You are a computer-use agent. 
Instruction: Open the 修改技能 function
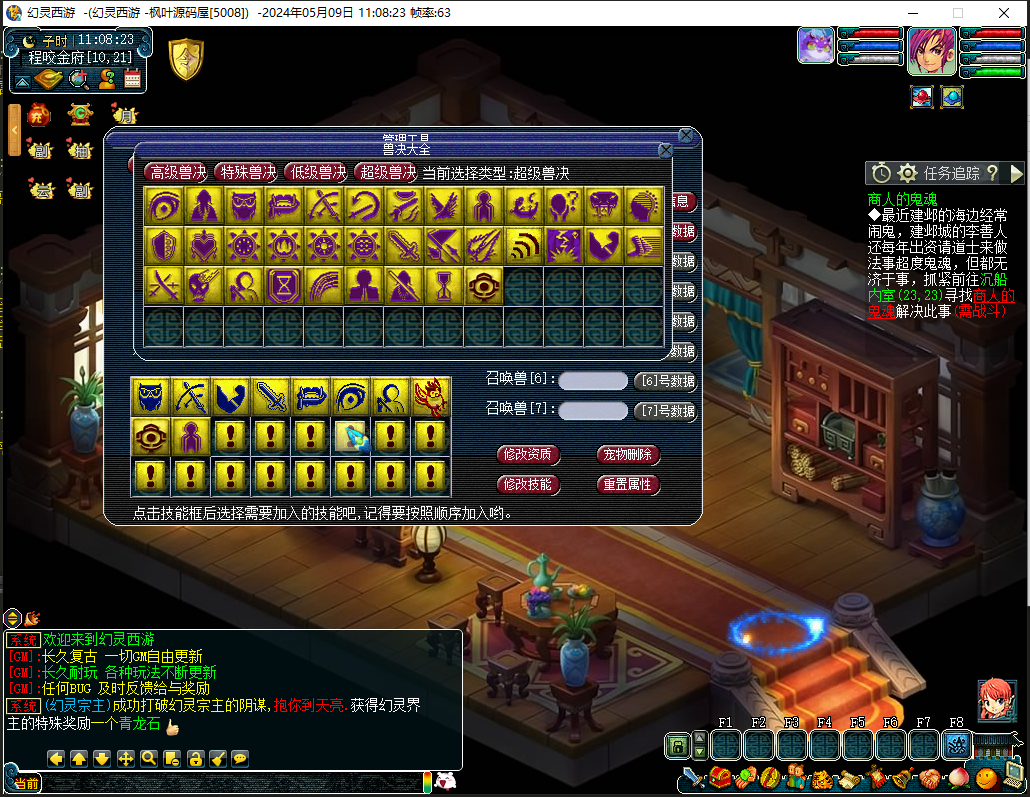click(528, 484)
